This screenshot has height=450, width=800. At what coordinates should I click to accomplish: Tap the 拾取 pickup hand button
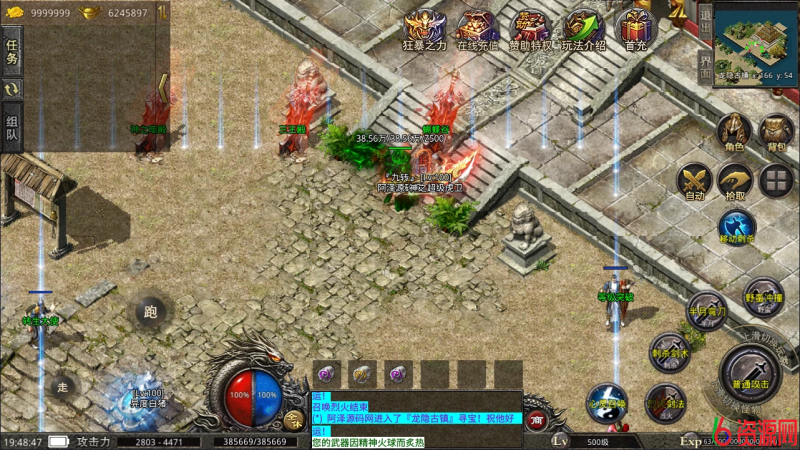pyautogui.click(x=734, y=181)
